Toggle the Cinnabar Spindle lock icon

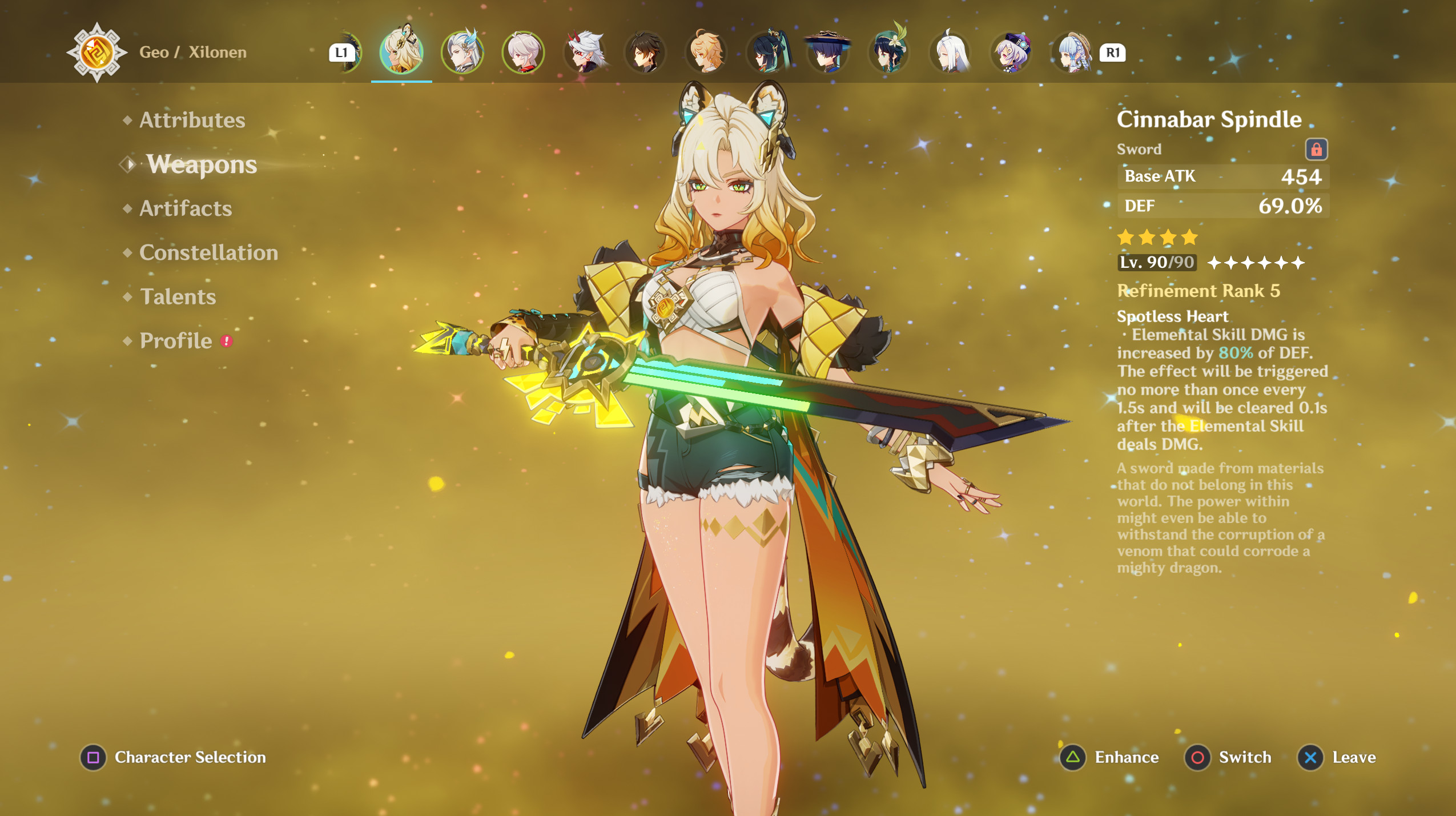click(x=1316, y=150)
